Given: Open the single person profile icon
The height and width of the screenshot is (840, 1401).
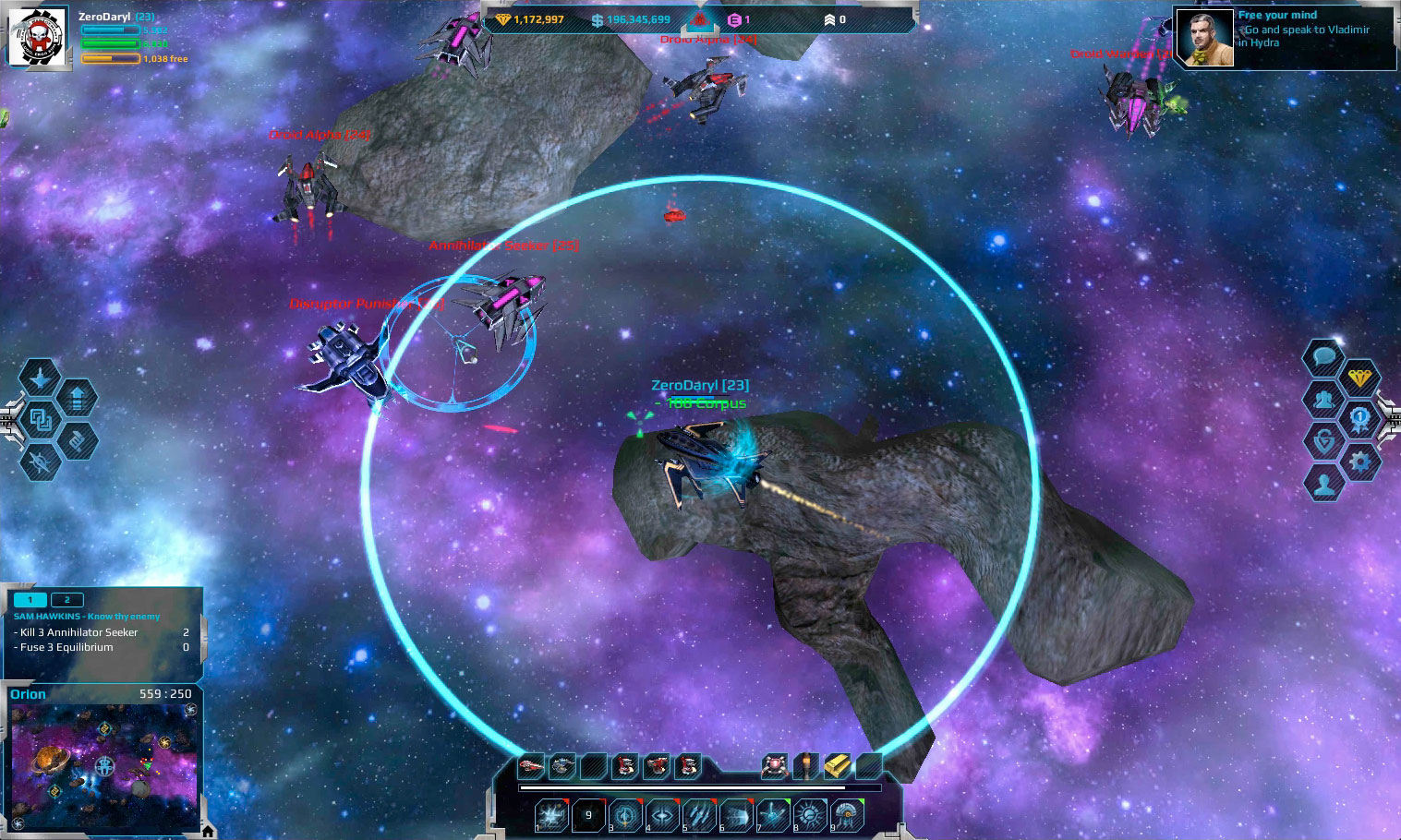Looking at the screenshot, I should [x=1323, y=483].
